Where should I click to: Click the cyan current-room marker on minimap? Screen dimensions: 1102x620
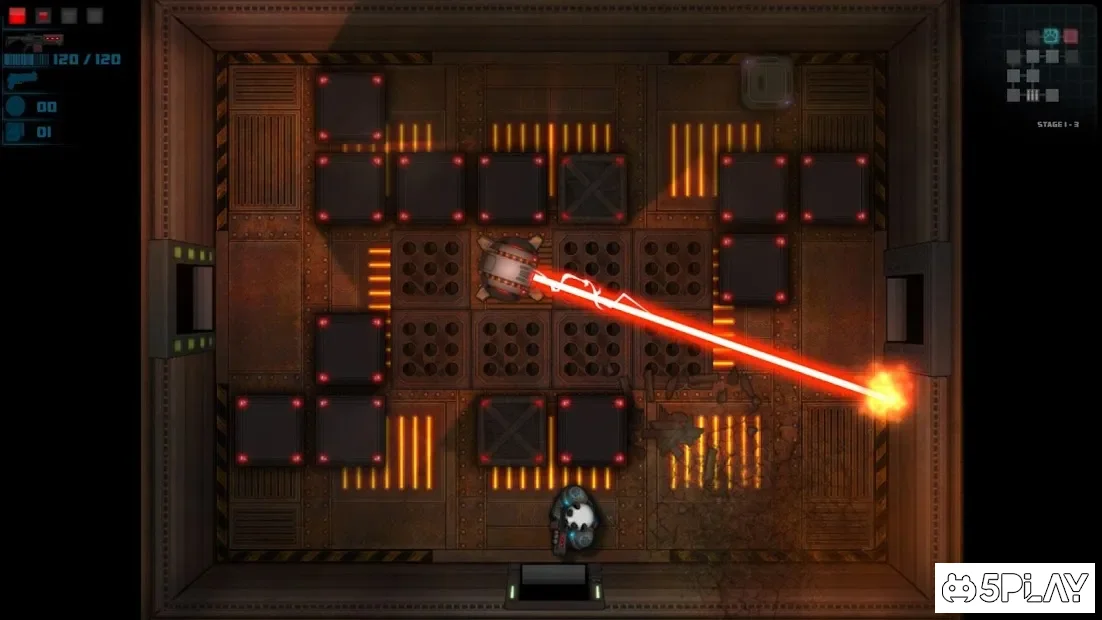point(1051,36)
